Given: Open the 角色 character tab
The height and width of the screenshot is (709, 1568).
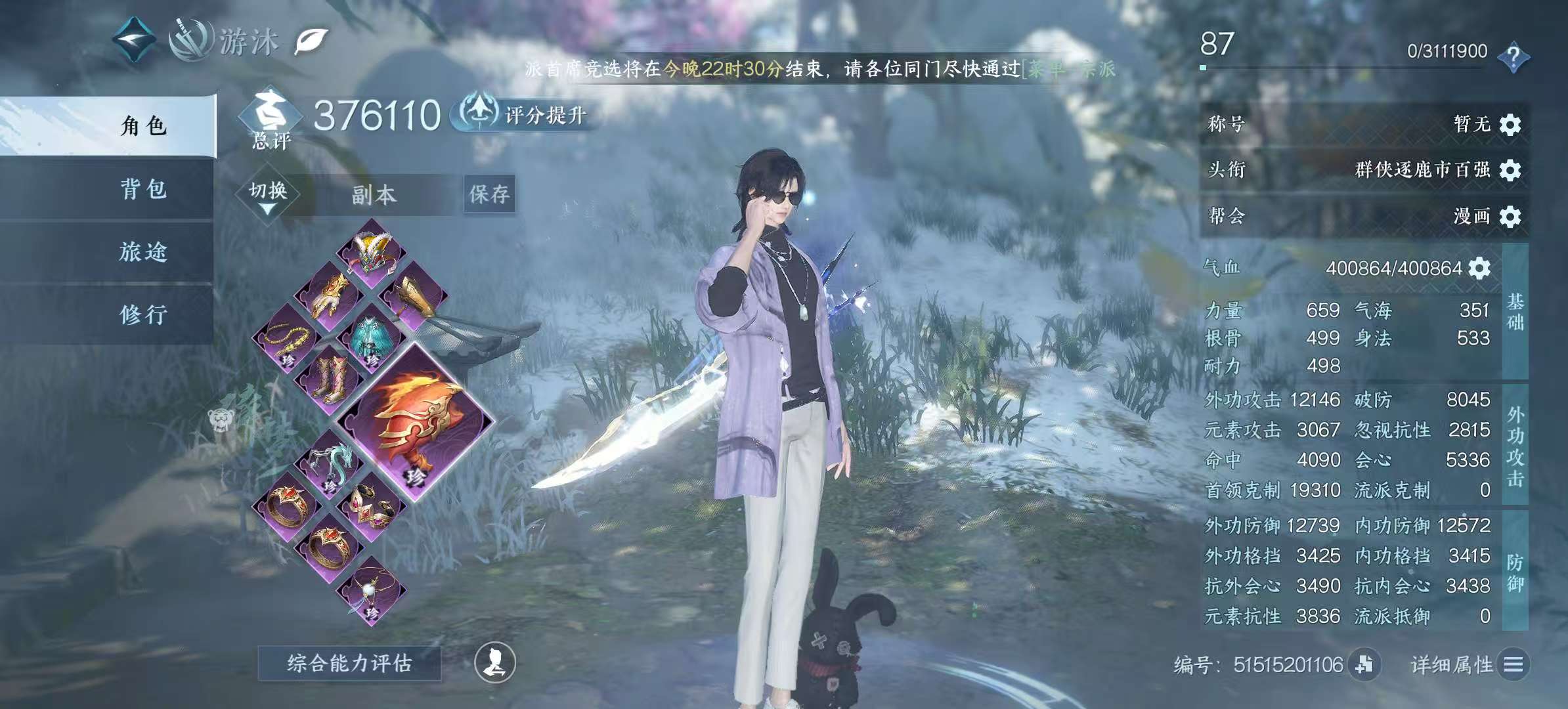Looking at the screenshot, I should (x=143, y=125).
